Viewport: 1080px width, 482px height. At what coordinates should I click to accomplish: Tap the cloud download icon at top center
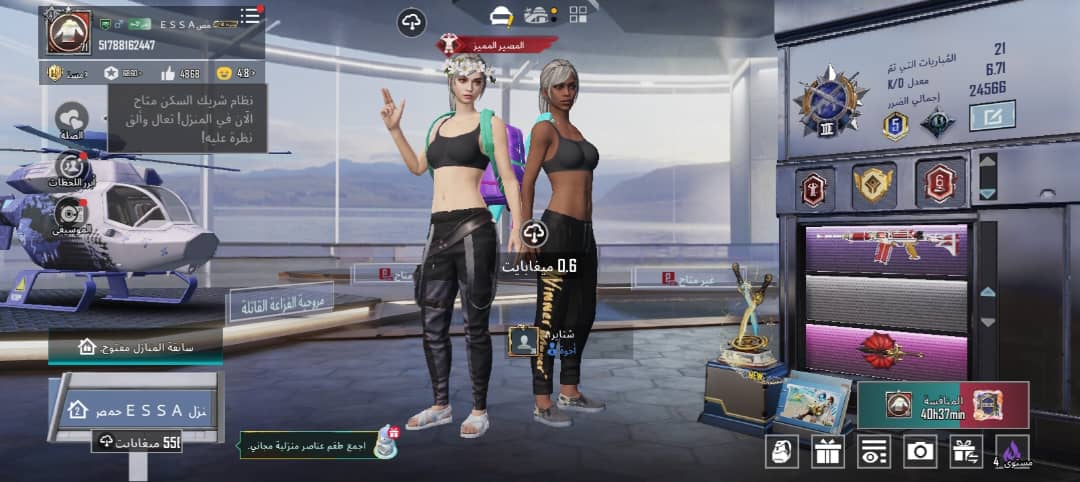tap(411, 20)
